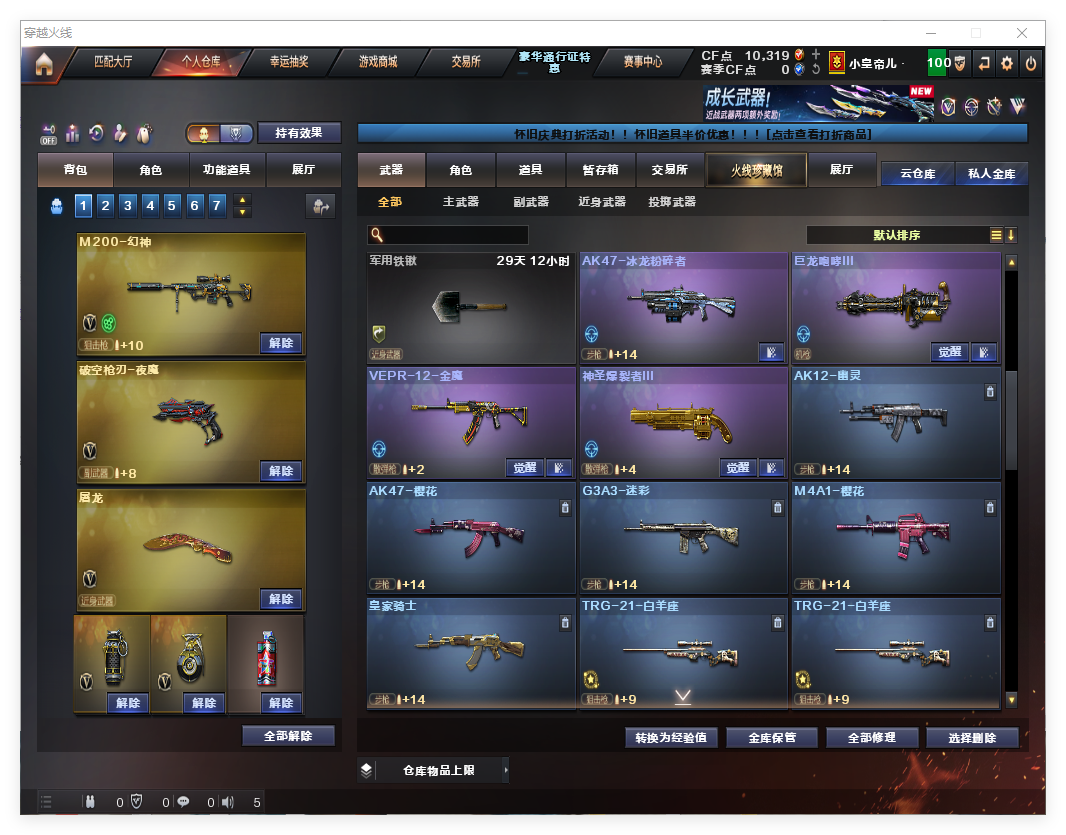This screenshot has width=1066, height=835.
Task: Select the AK47-樱花 rifle in warehouse
Action: click(470, 537)
